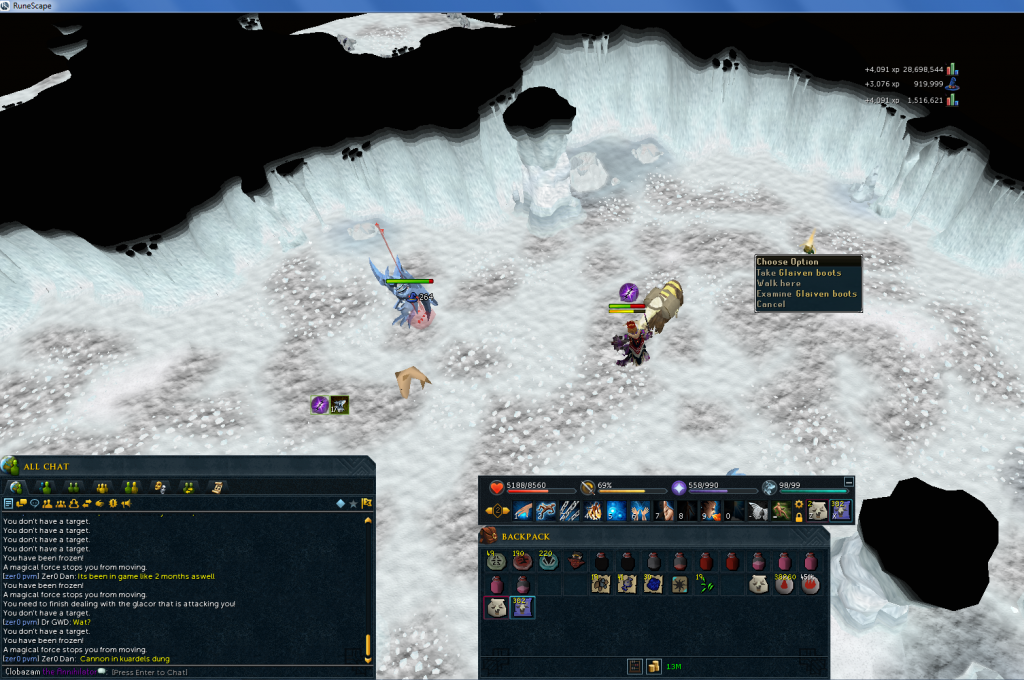Click the chat scrollbar down arrow
Screen dimensions: 1024x680
[367, 660]
